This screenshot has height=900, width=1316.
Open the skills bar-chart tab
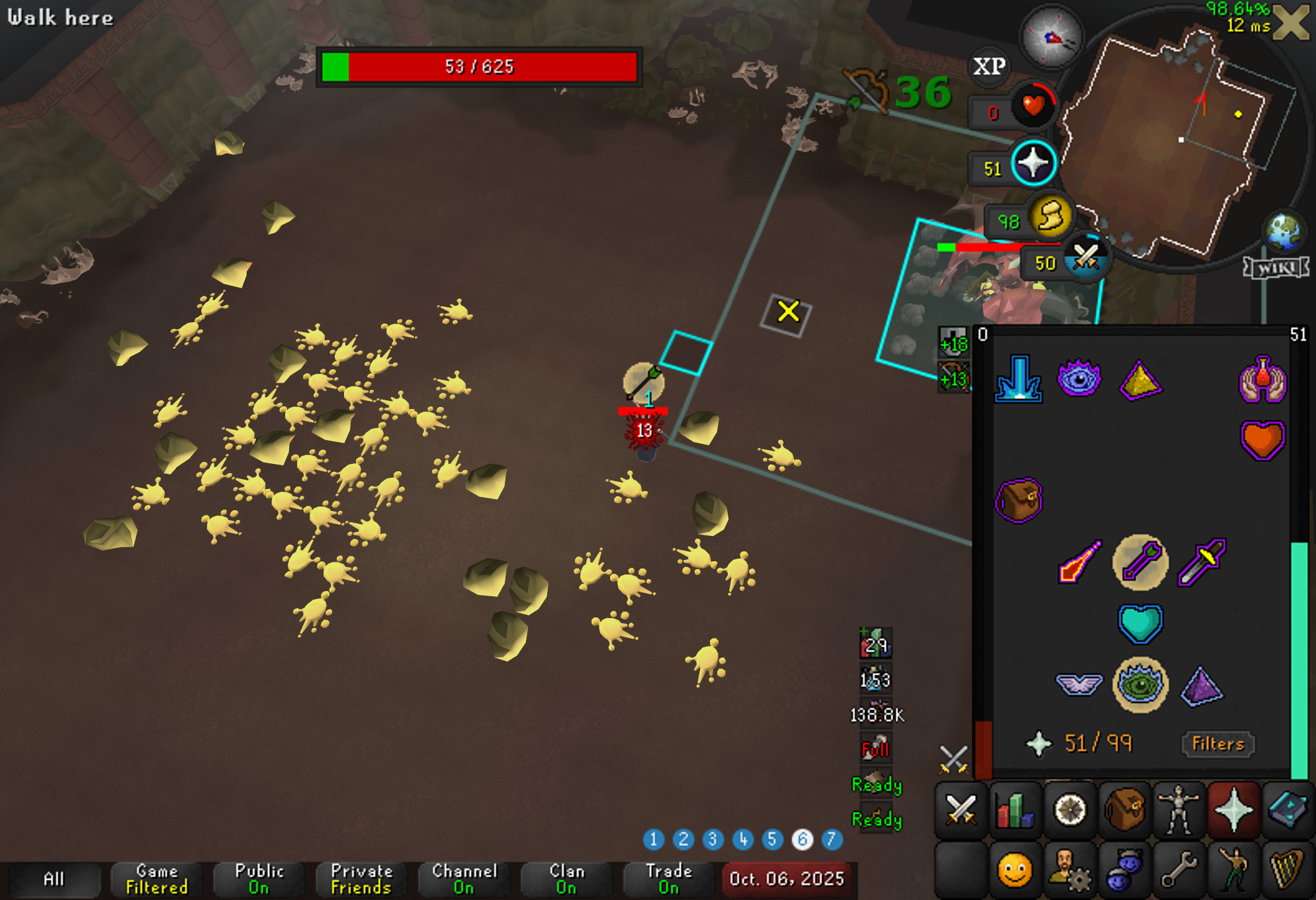pyautogui.click(x=1015, y=810)
